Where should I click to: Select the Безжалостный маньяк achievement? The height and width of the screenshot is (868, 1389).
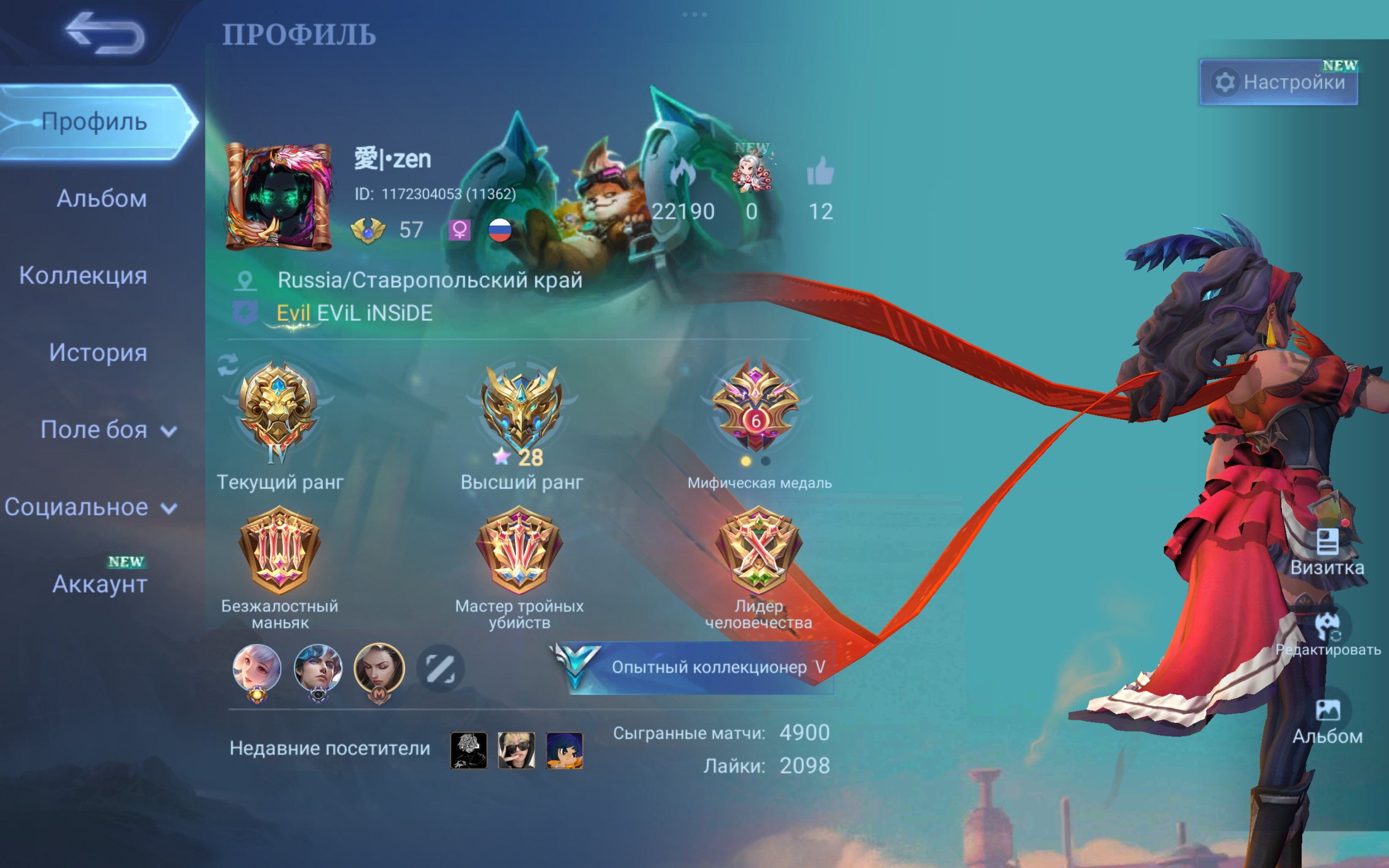[280, 551]
